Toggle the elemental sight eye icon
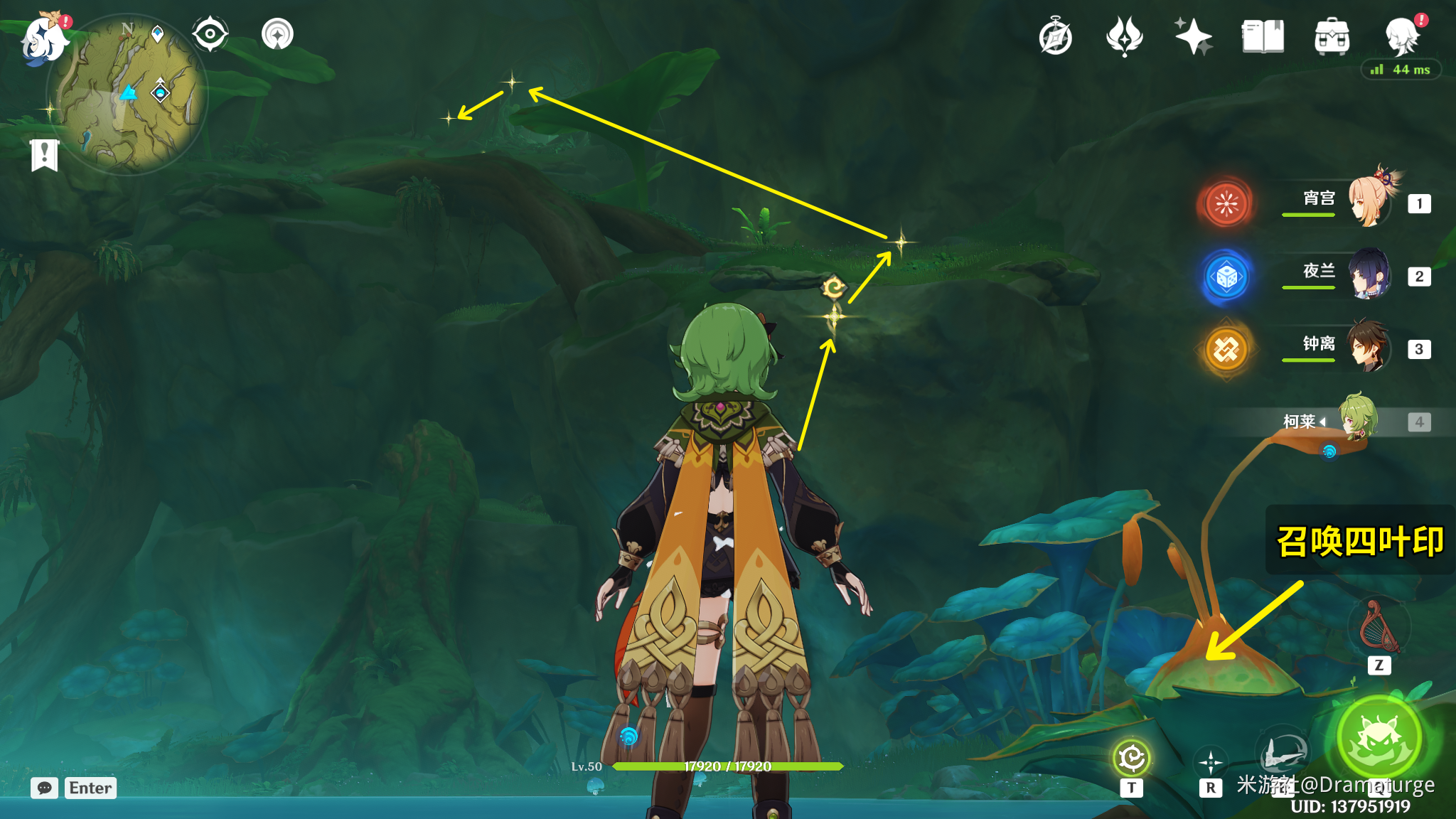 click(210, 34)
